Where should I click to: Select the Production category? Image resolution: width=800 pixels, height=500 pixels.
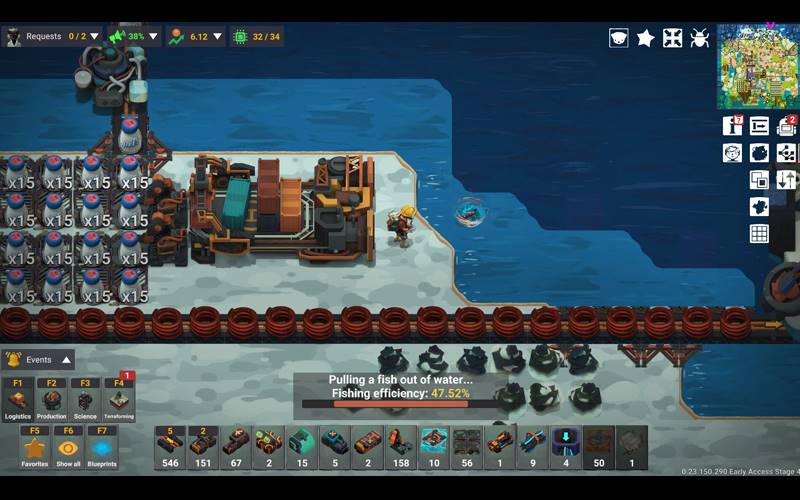[x=52, y=400]
